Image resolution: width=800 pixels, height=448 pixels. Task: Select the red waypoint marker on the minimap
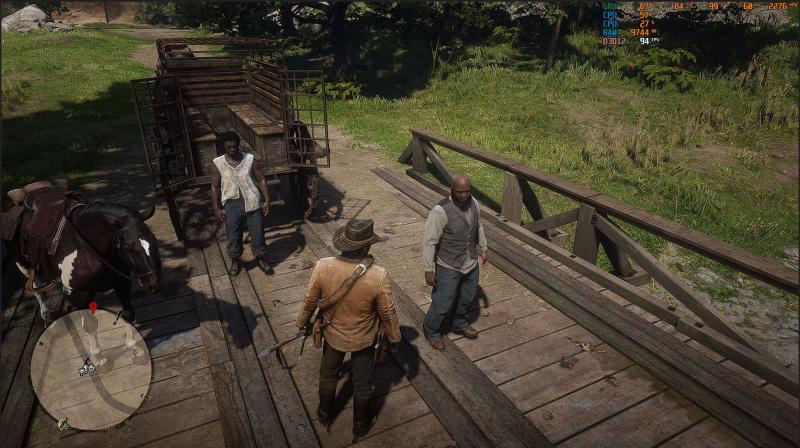tap(93, 307)
